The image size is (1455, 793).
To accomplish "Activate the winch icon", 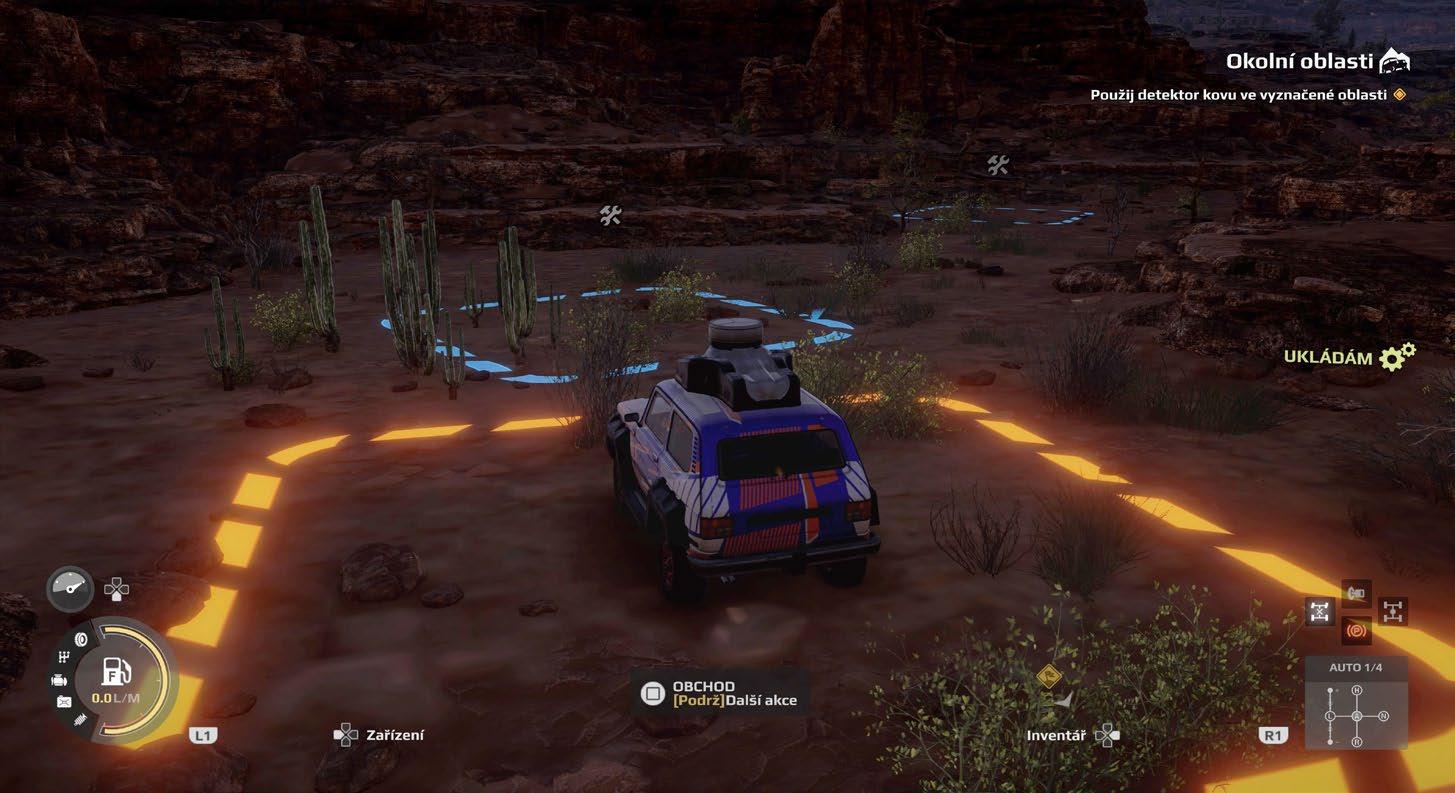I will click(x=1357, y=594).
